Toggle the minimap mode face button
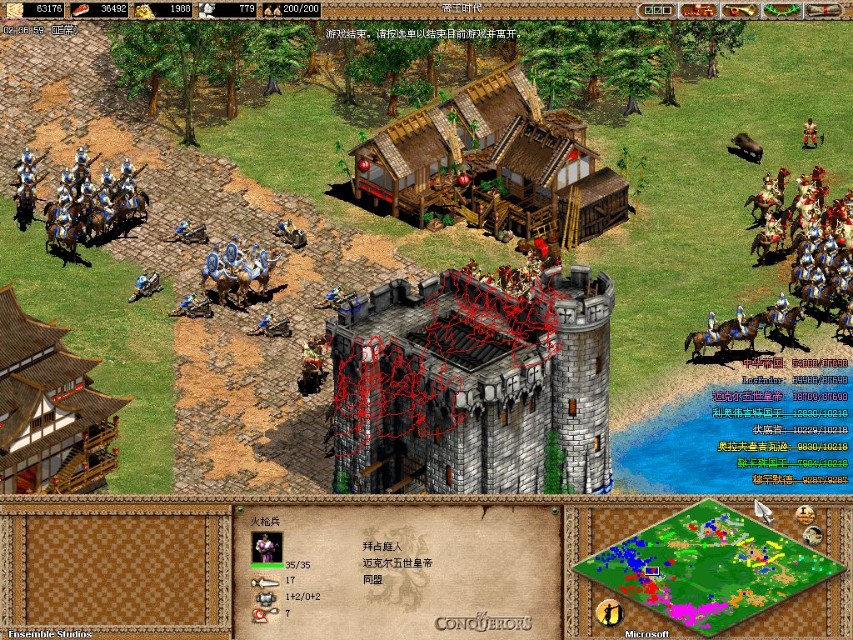The width and height of the screenshot is (853, 640). [813, 536]
